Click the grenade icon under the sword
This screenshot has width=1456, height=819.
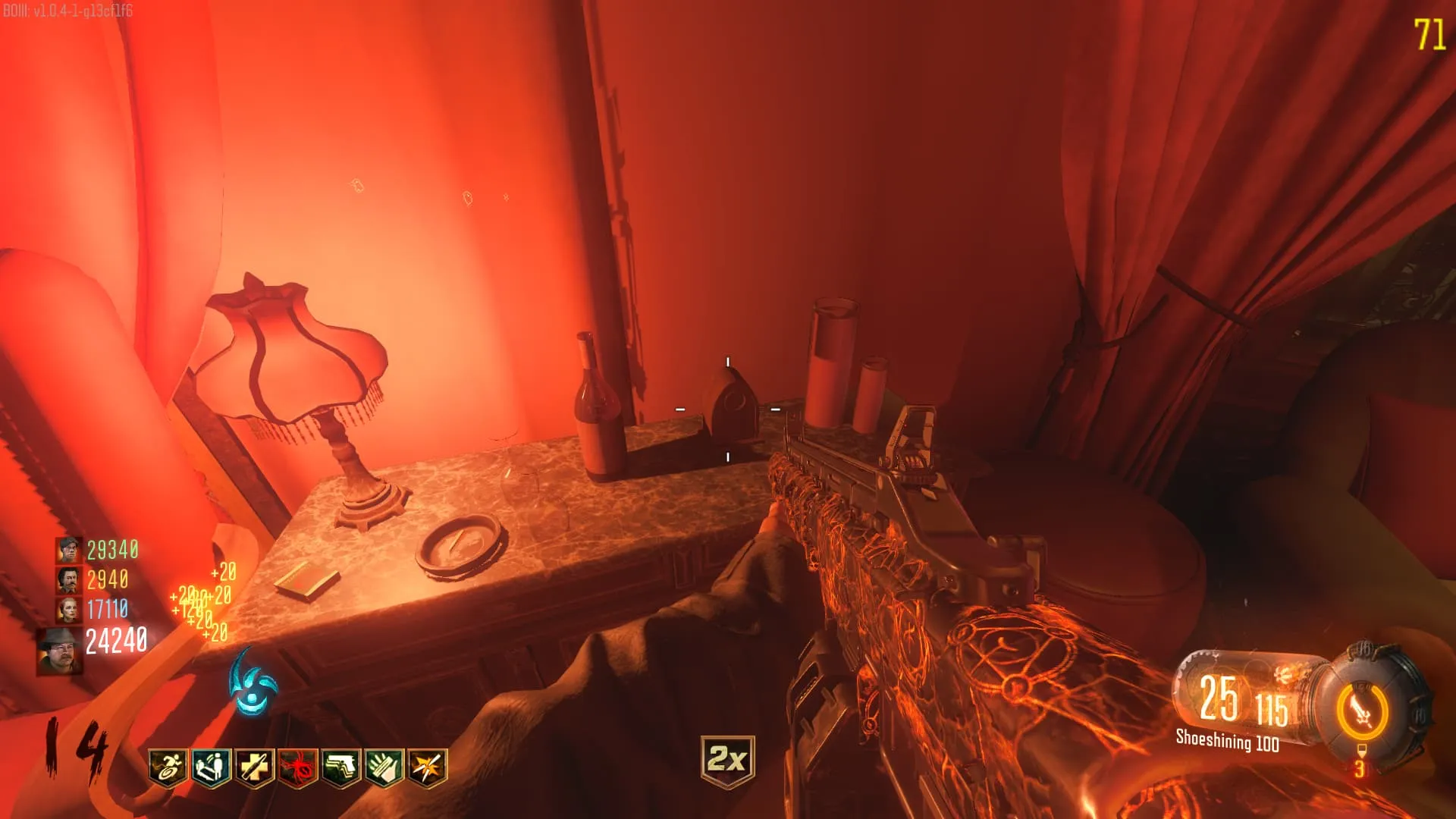pos(1361,752)
